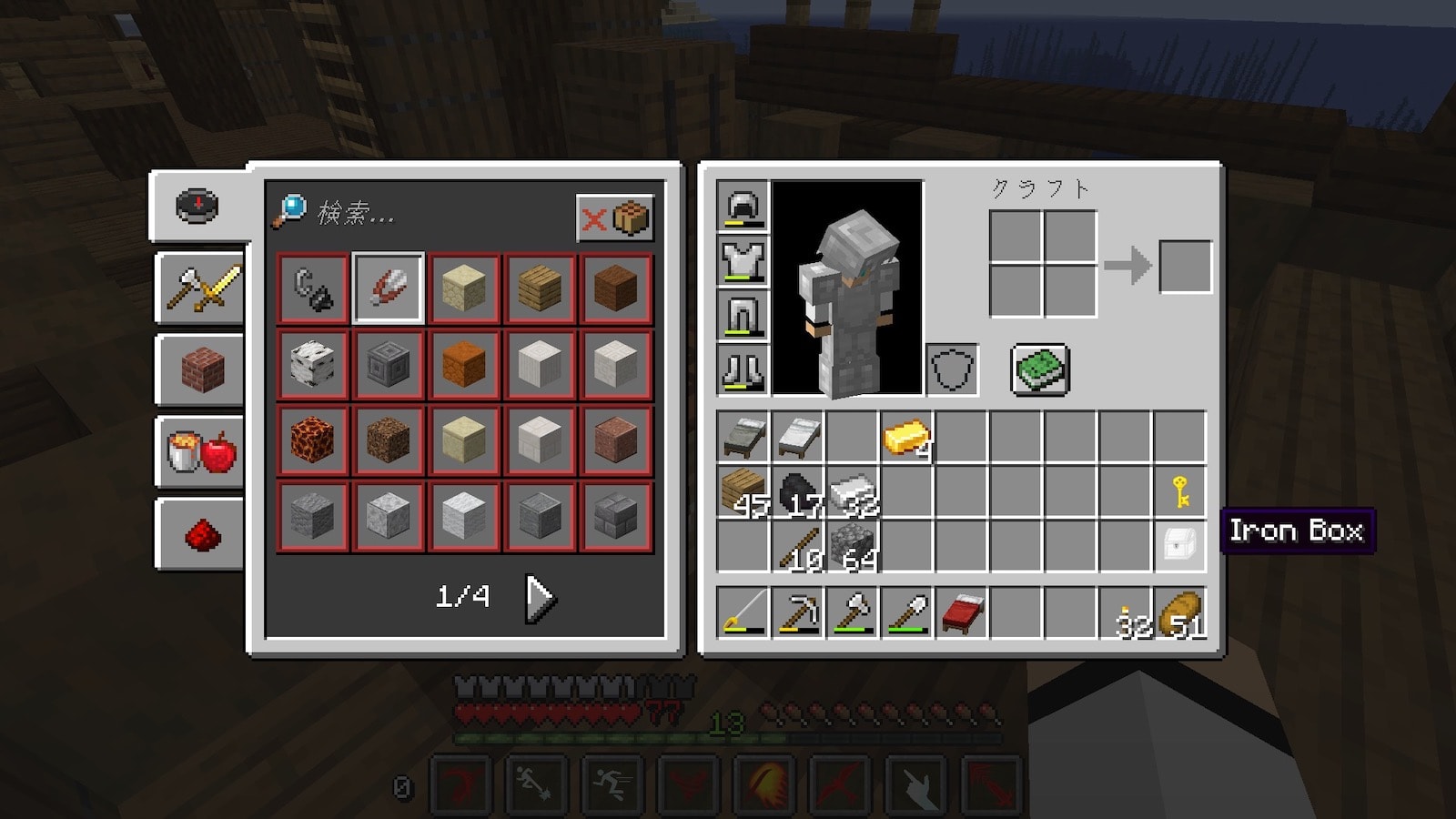Select the magma block recipe

[x=313, y=440]
